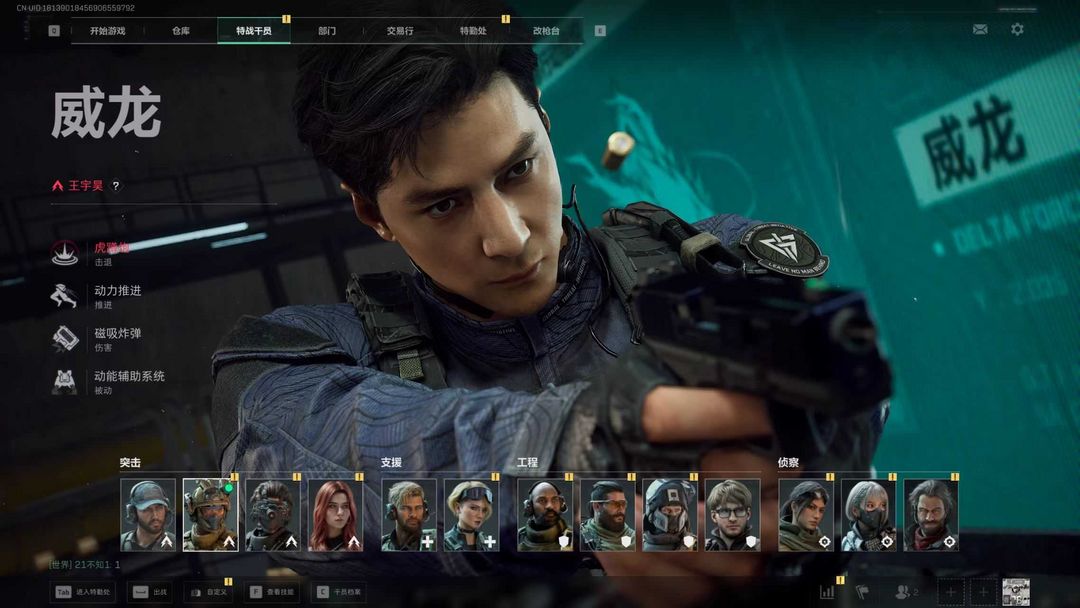Image resolution: width=1080 pixels, height=608 pixels.
Task: Open the bar chart stats icon
Action: point(827,592)
